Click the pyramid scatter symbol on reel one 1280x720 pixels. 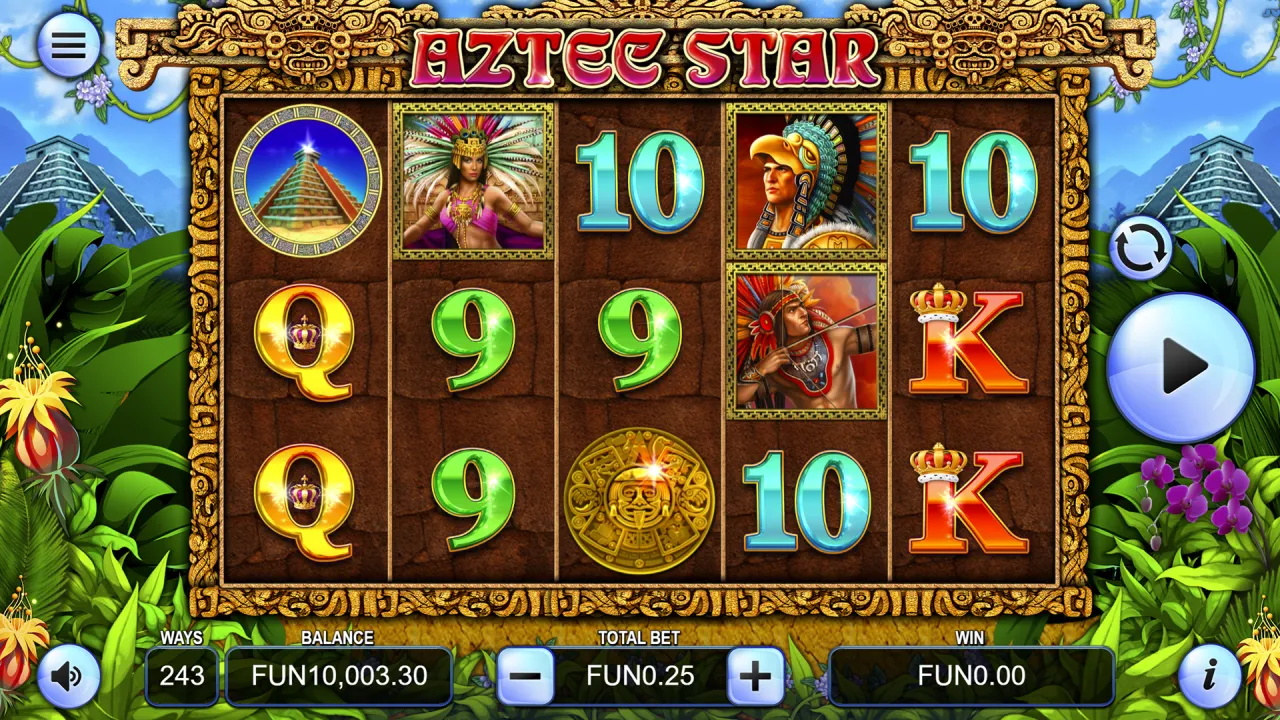coord(305,183)
